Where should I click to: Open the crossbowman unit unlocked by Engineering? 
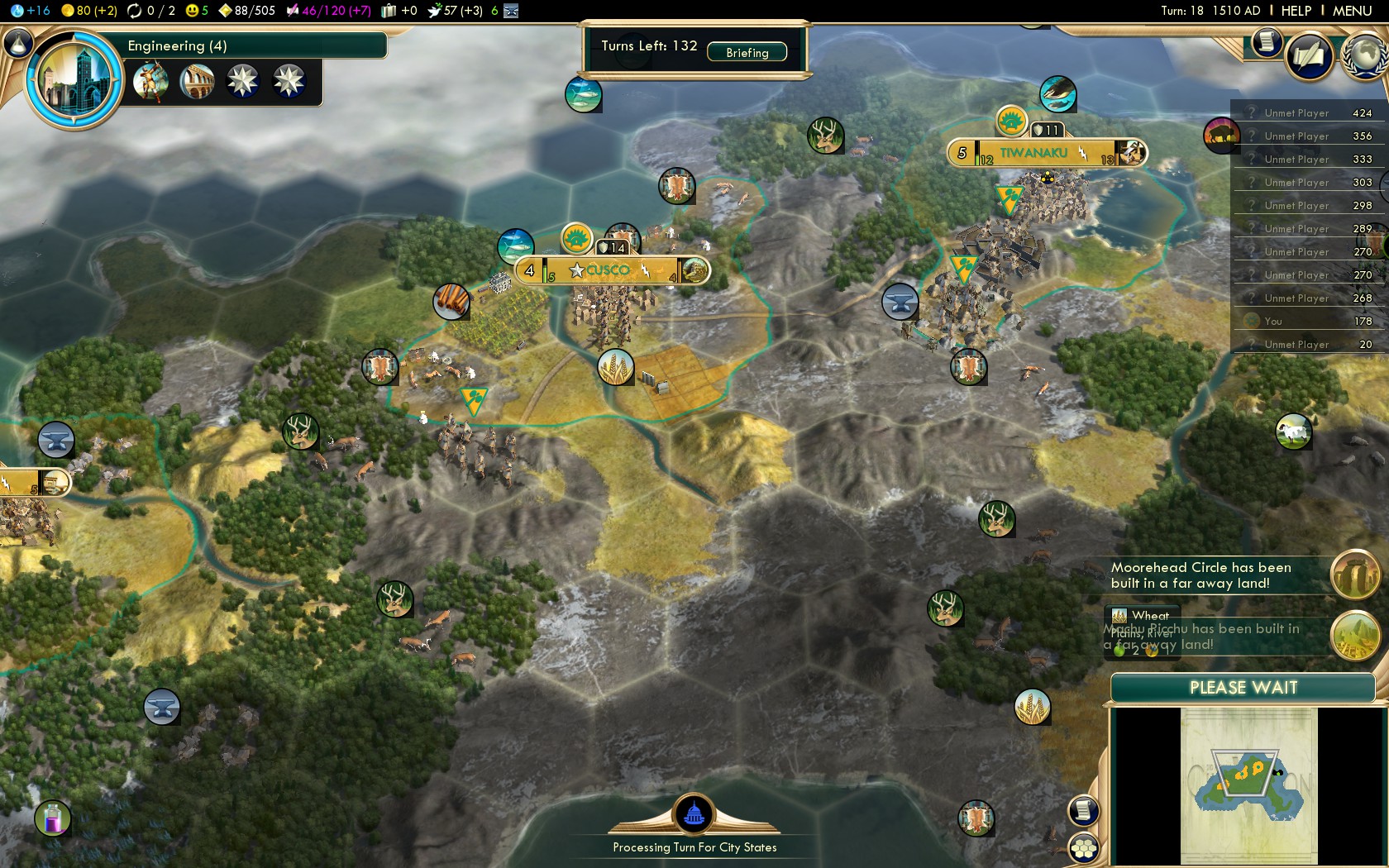(150, 81)
